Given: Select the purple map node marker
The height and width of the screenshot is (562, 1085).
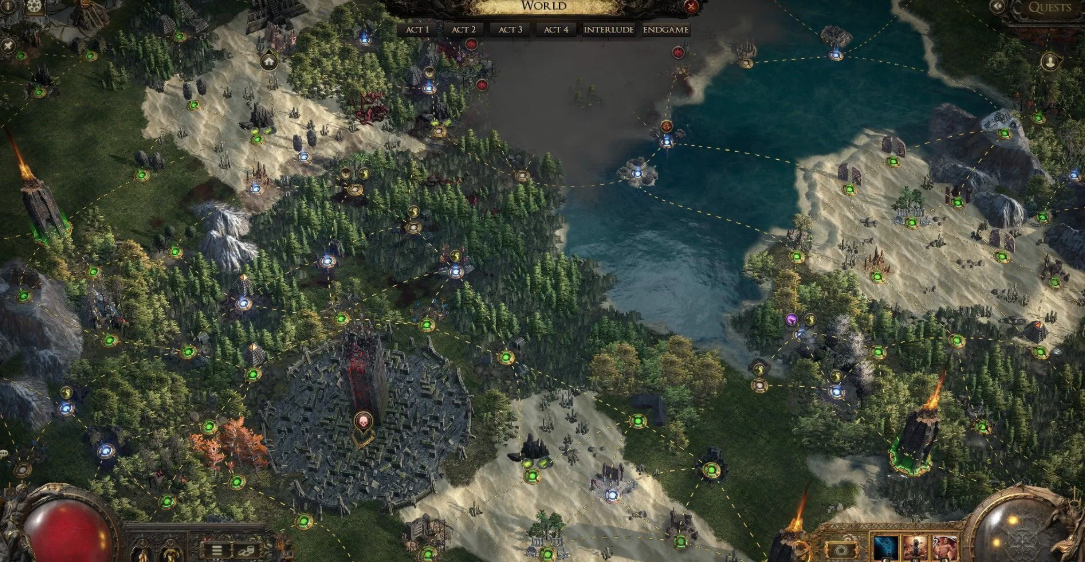Looking at the screenshot, I should click(791, 320).
